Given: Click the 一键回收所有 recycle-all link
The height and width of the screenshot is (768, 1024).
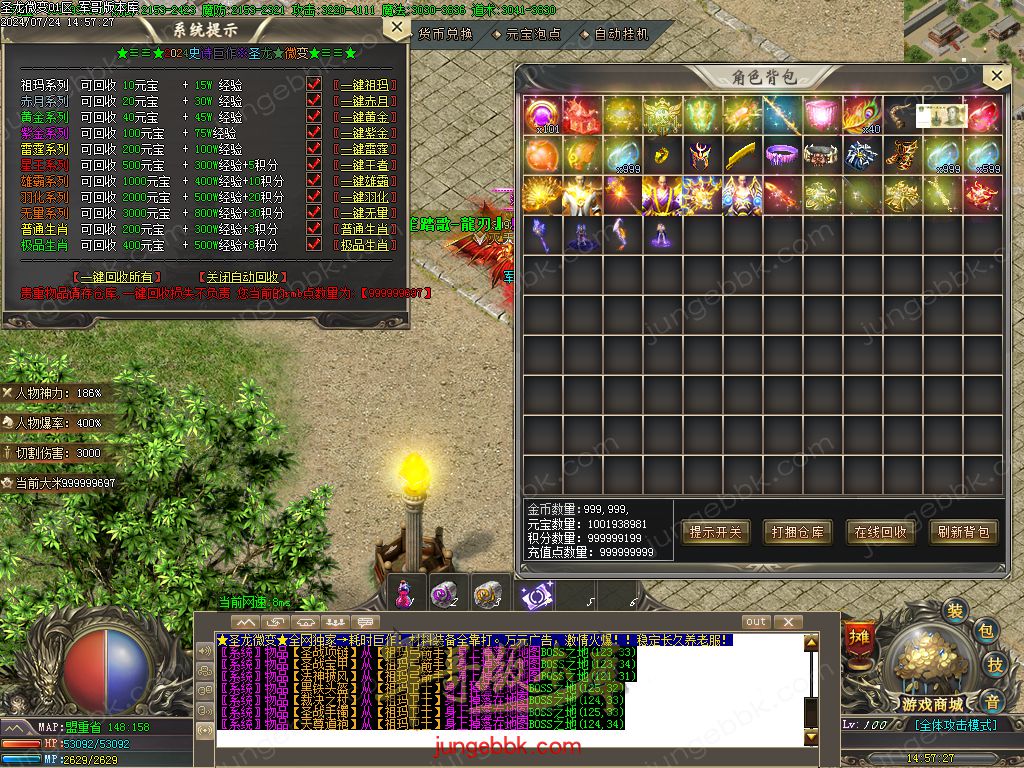Looking at the screenshot, I should 117,277.
